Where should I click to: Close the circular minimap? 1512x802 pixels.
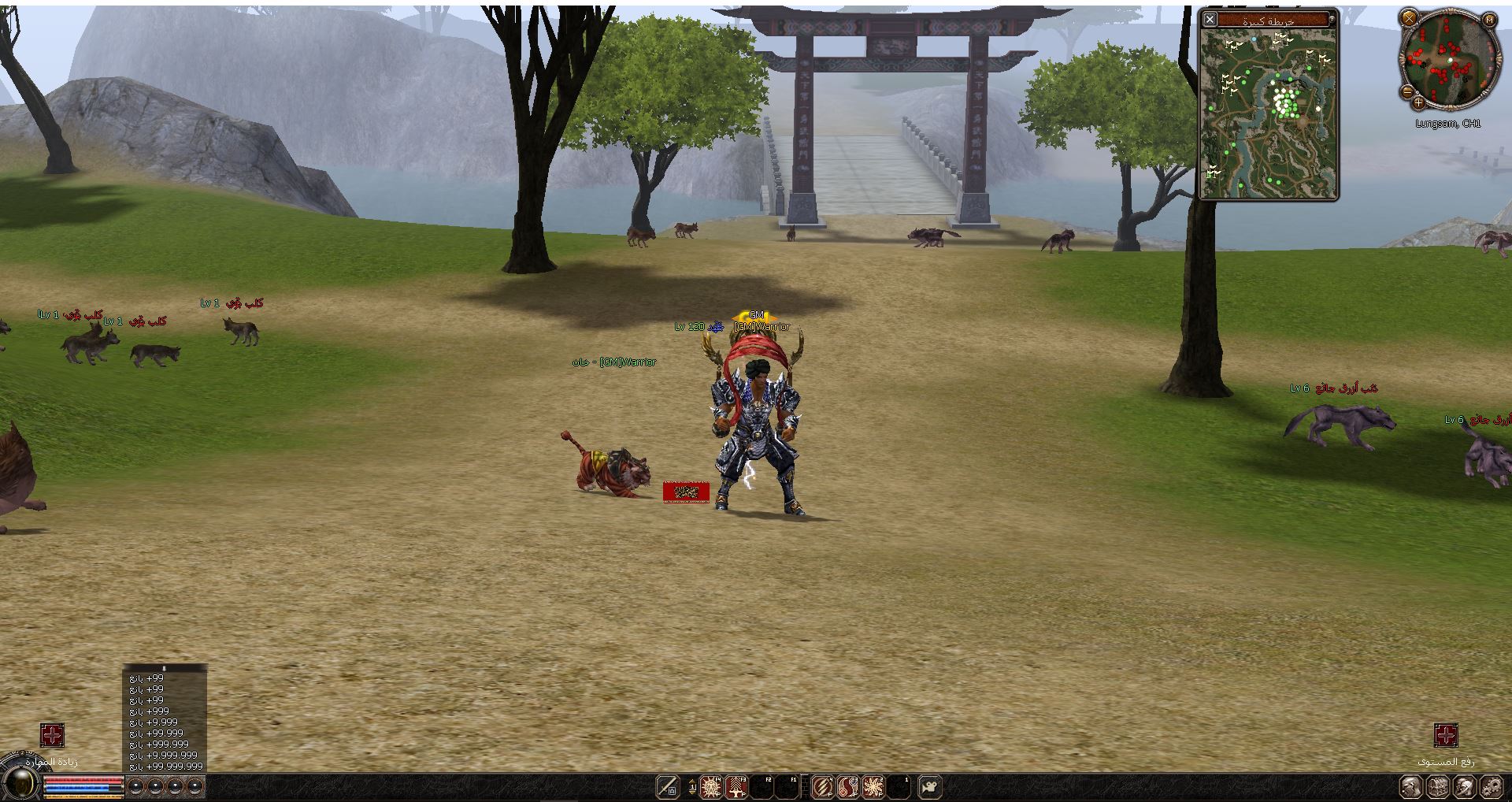tap(1409, 17)
